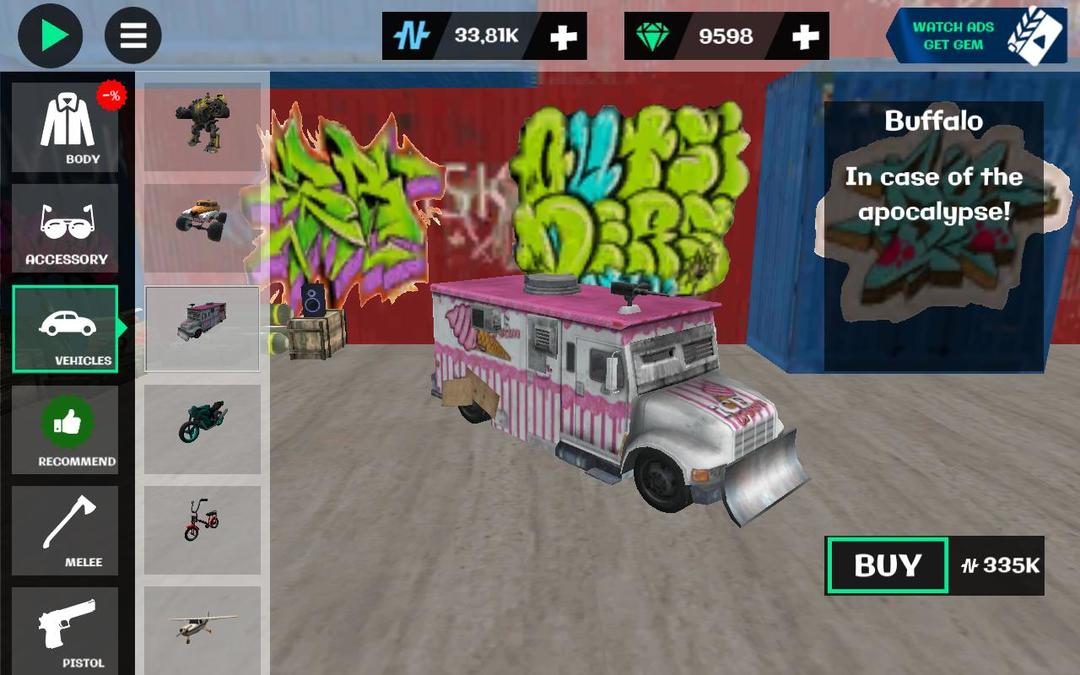Viewport: 1080px width, 675px height.
Task: Select the small airplane thumbnail
Action: (203, 627)
